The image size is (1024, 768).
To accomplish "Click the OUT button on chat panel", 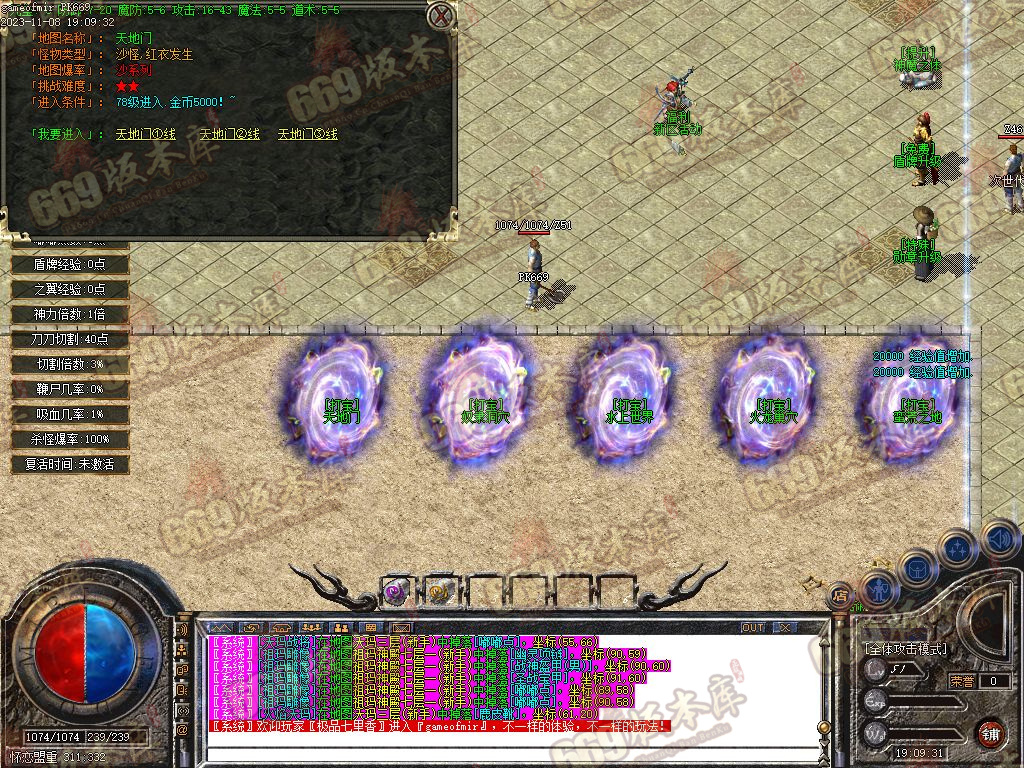I will click(753, 628).
